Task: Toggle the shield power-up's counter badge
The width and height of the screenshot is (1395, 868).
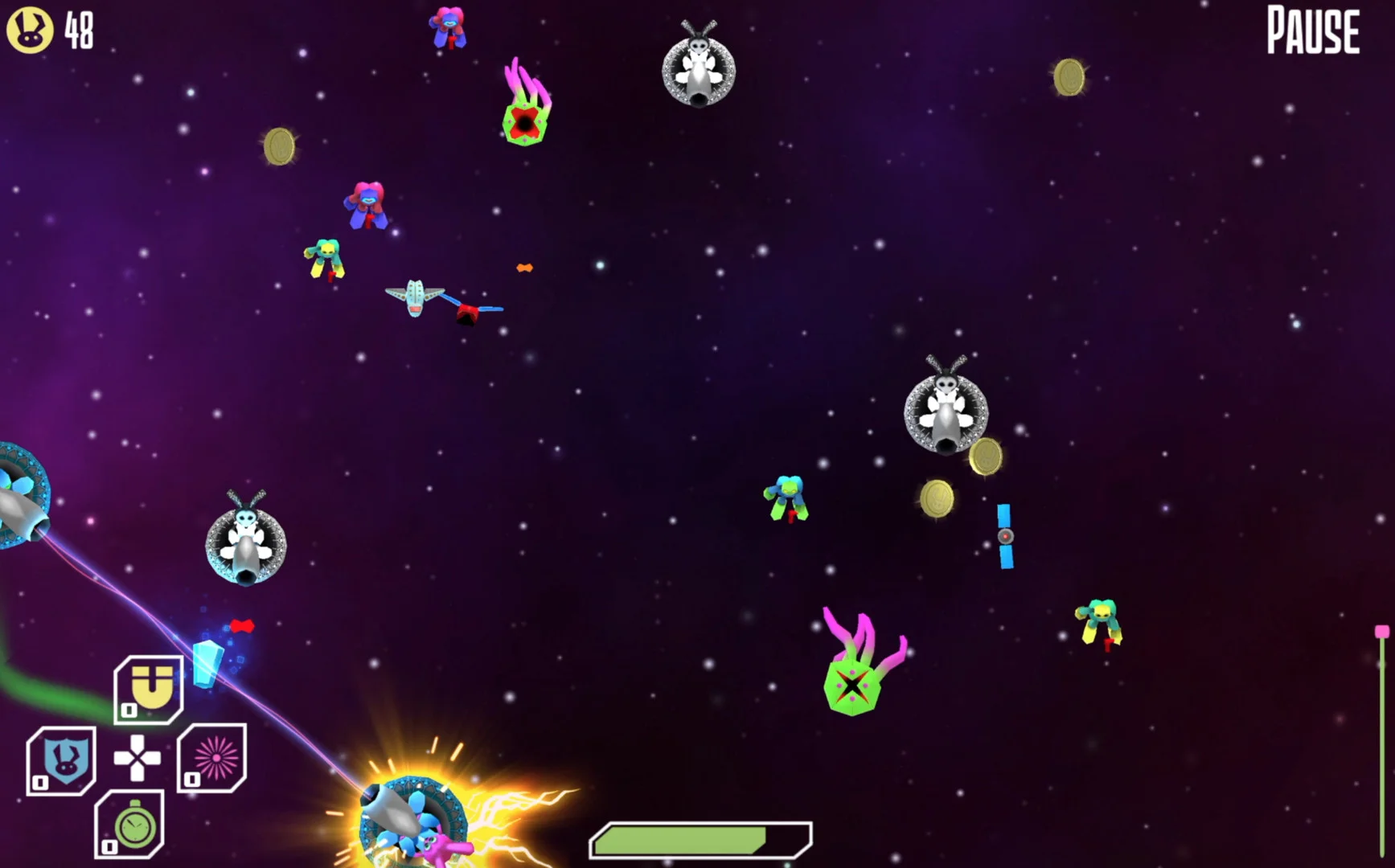Action: click(x=41, y=783)
